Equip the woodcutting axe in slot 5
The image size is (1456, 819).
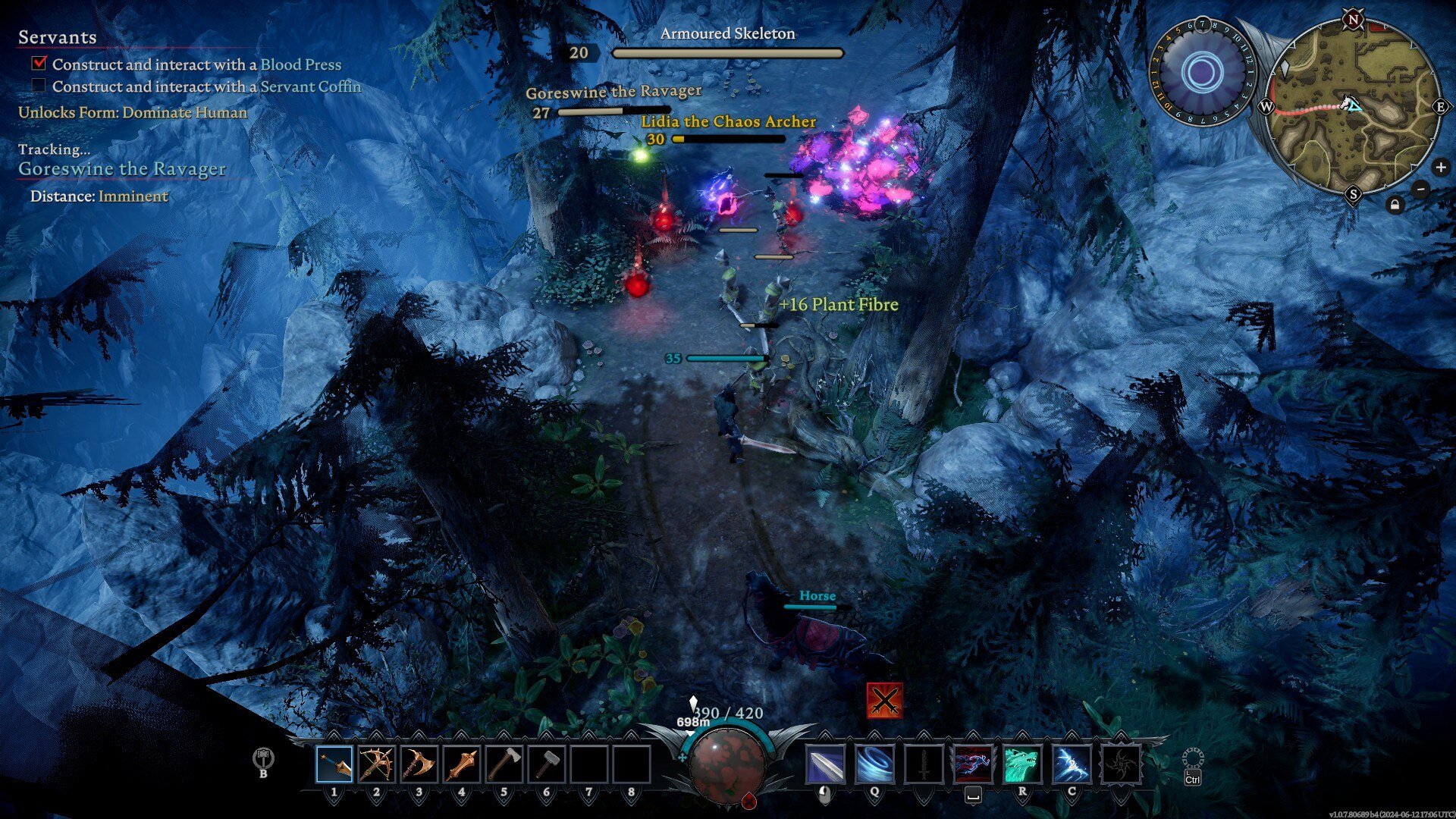click(504, 764)
